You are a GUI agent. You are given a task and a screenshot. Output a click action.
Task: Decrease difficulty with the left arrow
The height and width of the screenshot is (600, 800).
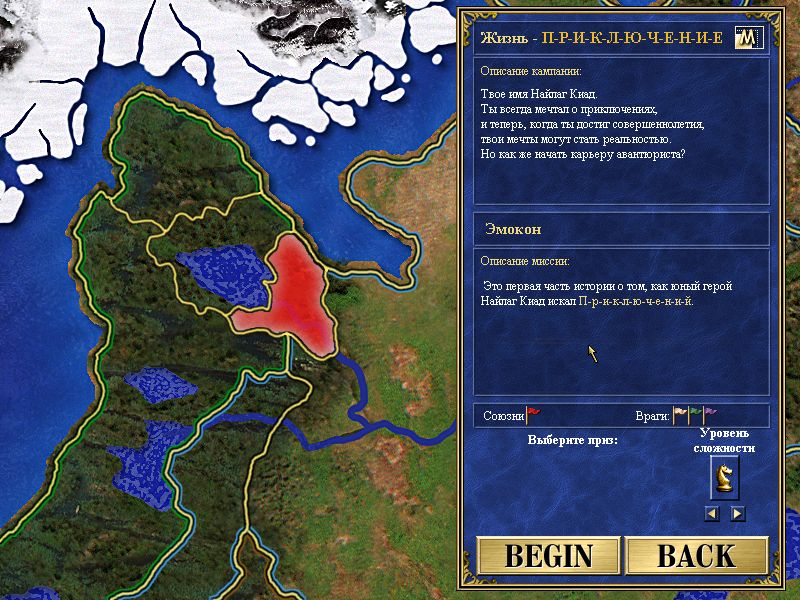pyautogui.click(x=712, y=513)
